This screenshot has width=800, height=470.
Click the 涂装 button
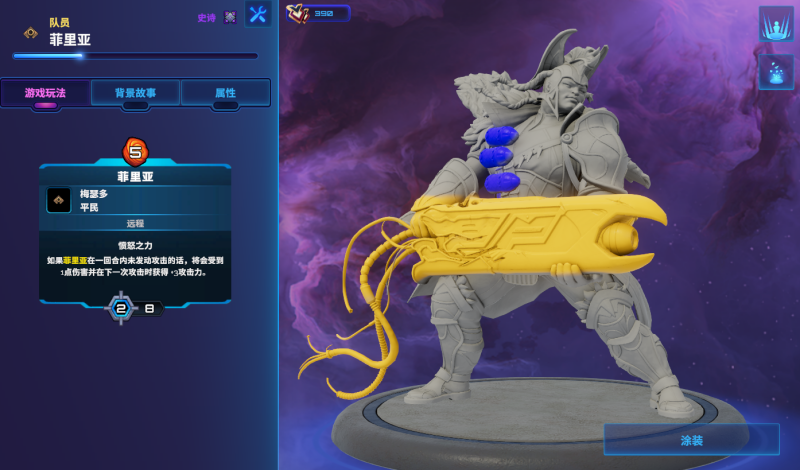point(691,439)
